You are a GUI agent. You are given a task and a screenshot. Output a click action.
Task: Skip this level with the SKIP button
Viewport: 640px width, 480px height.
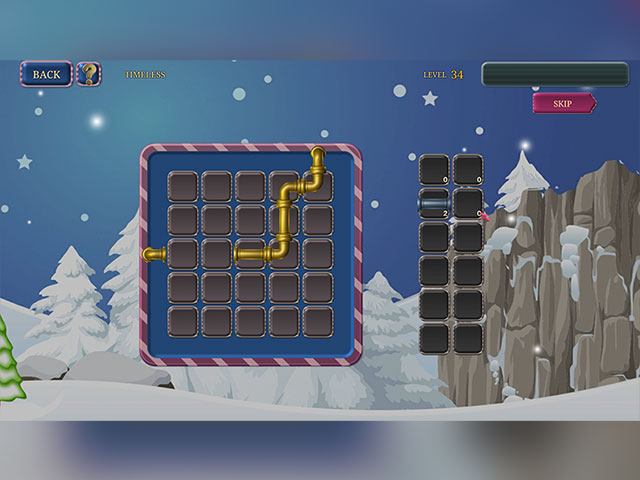tap(563, 103)
